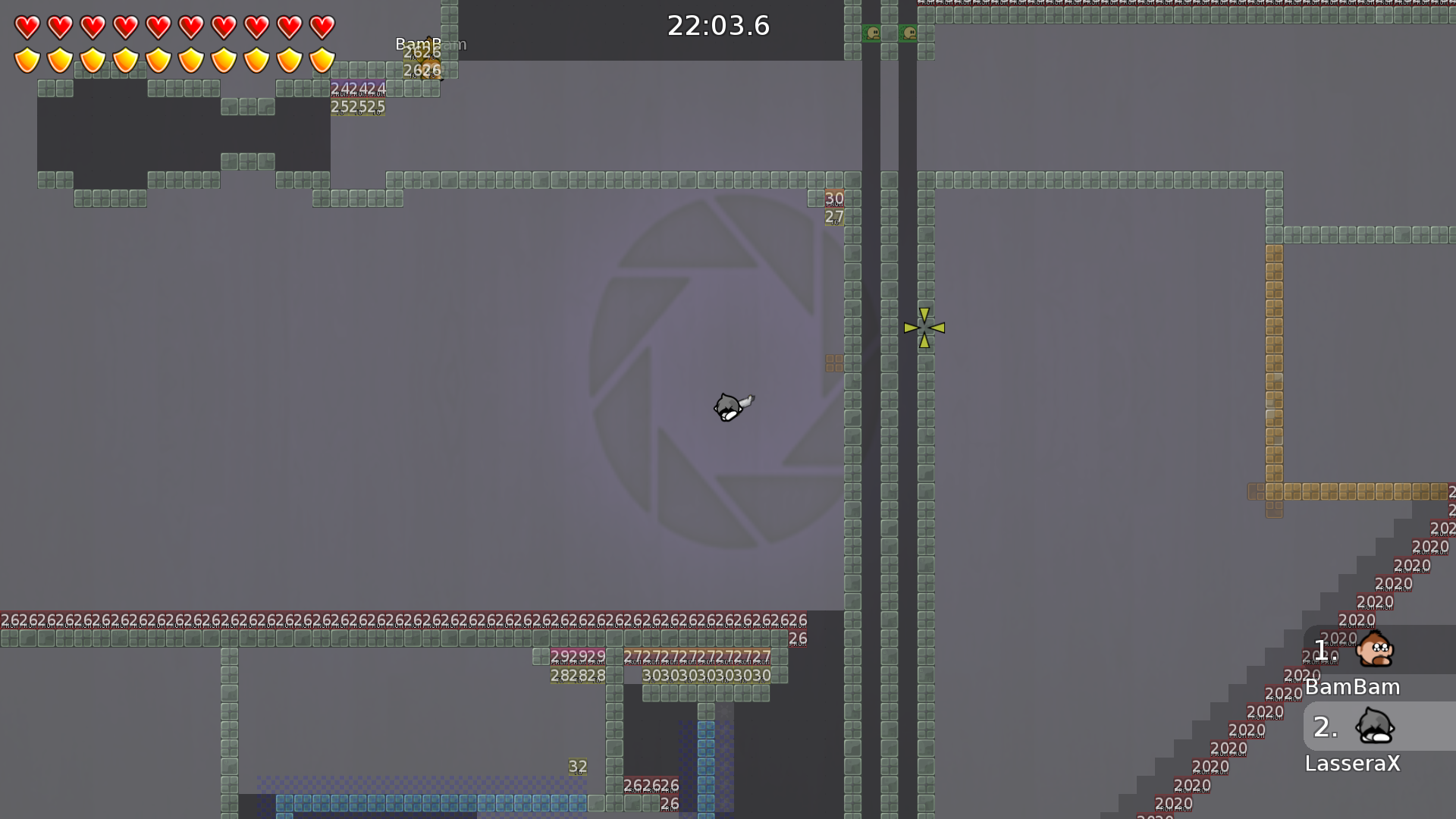1456x819 pixels.
Task: Click the yellow crosshair marker near the wall
Action: tap(924, 328)
